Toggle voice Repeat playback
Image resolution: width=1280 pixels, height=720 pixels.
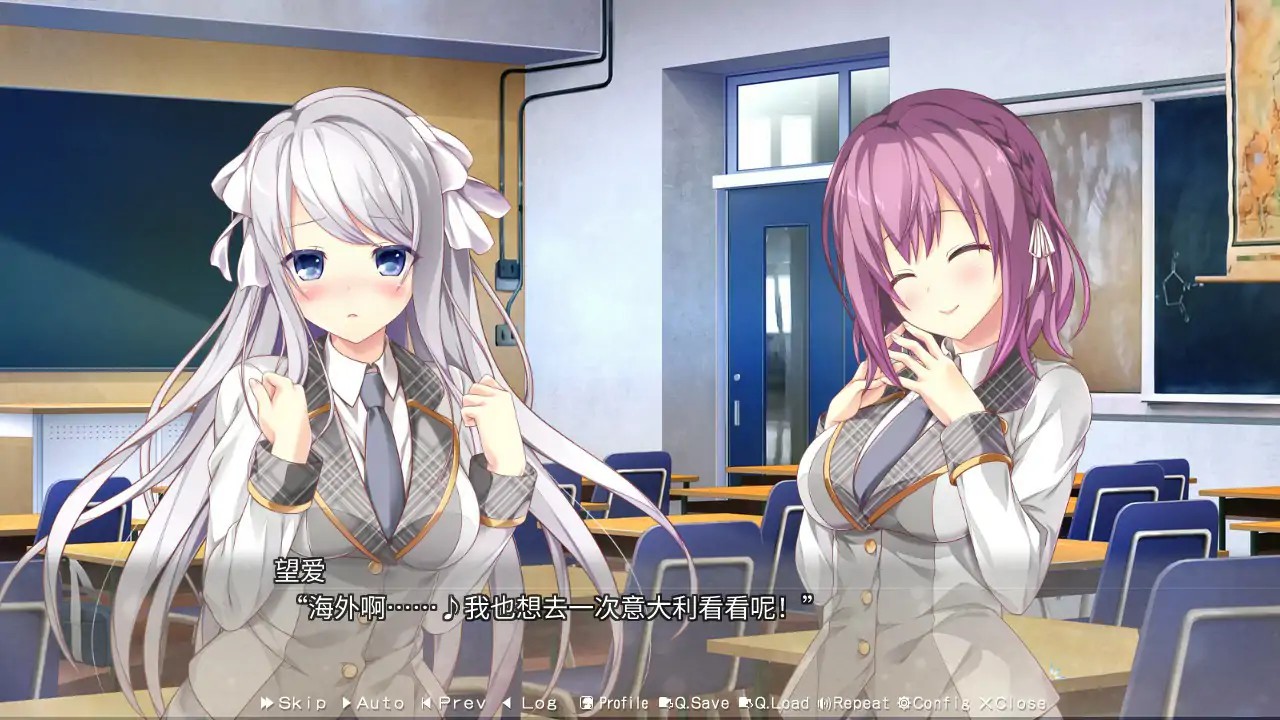pos(850,703)
